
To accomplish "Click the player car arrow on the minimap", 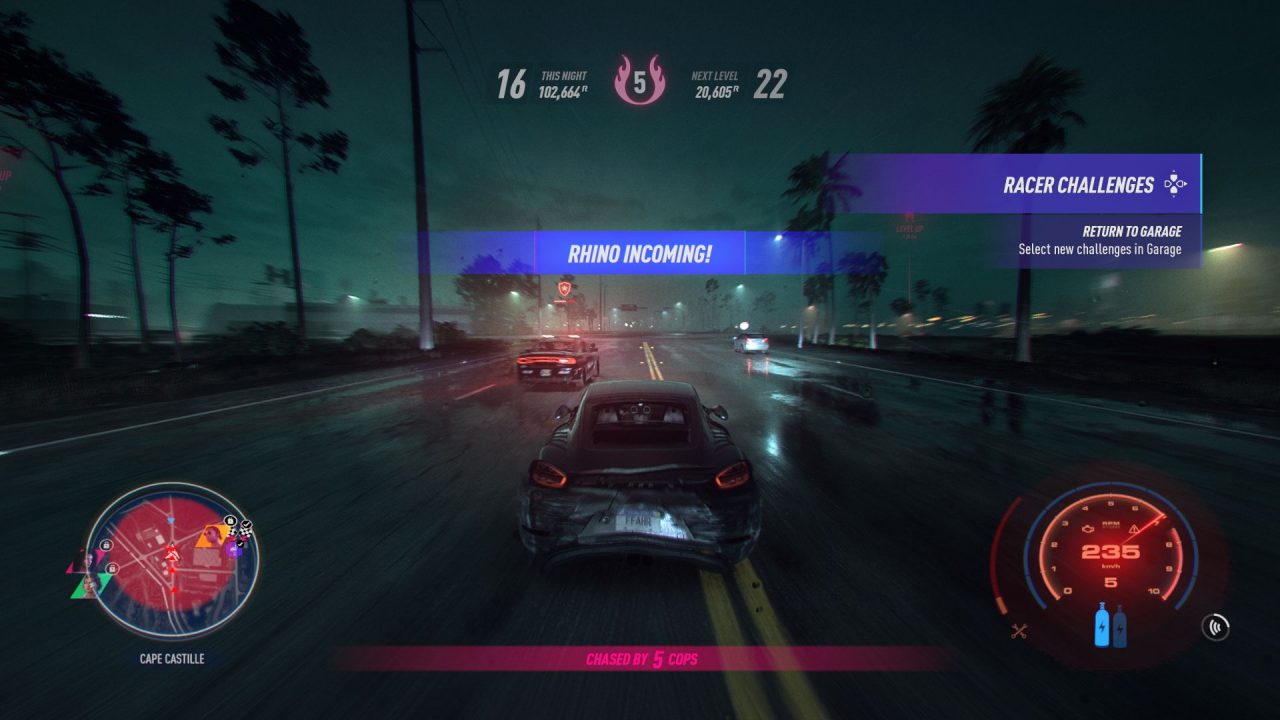I will [172, 553].
